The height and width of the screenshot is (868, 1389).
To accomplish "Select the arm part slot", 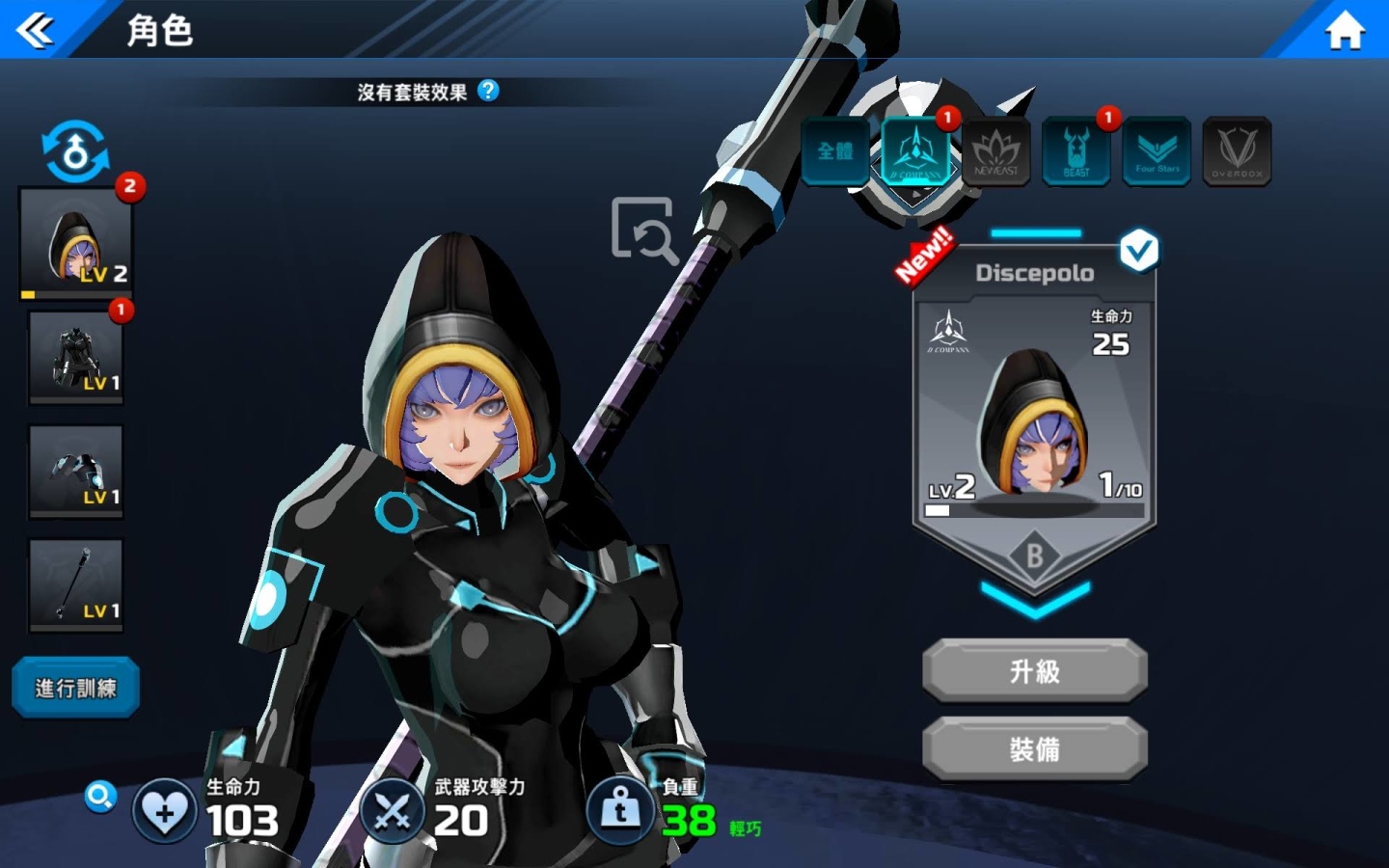I will click(x=76, y=472).
